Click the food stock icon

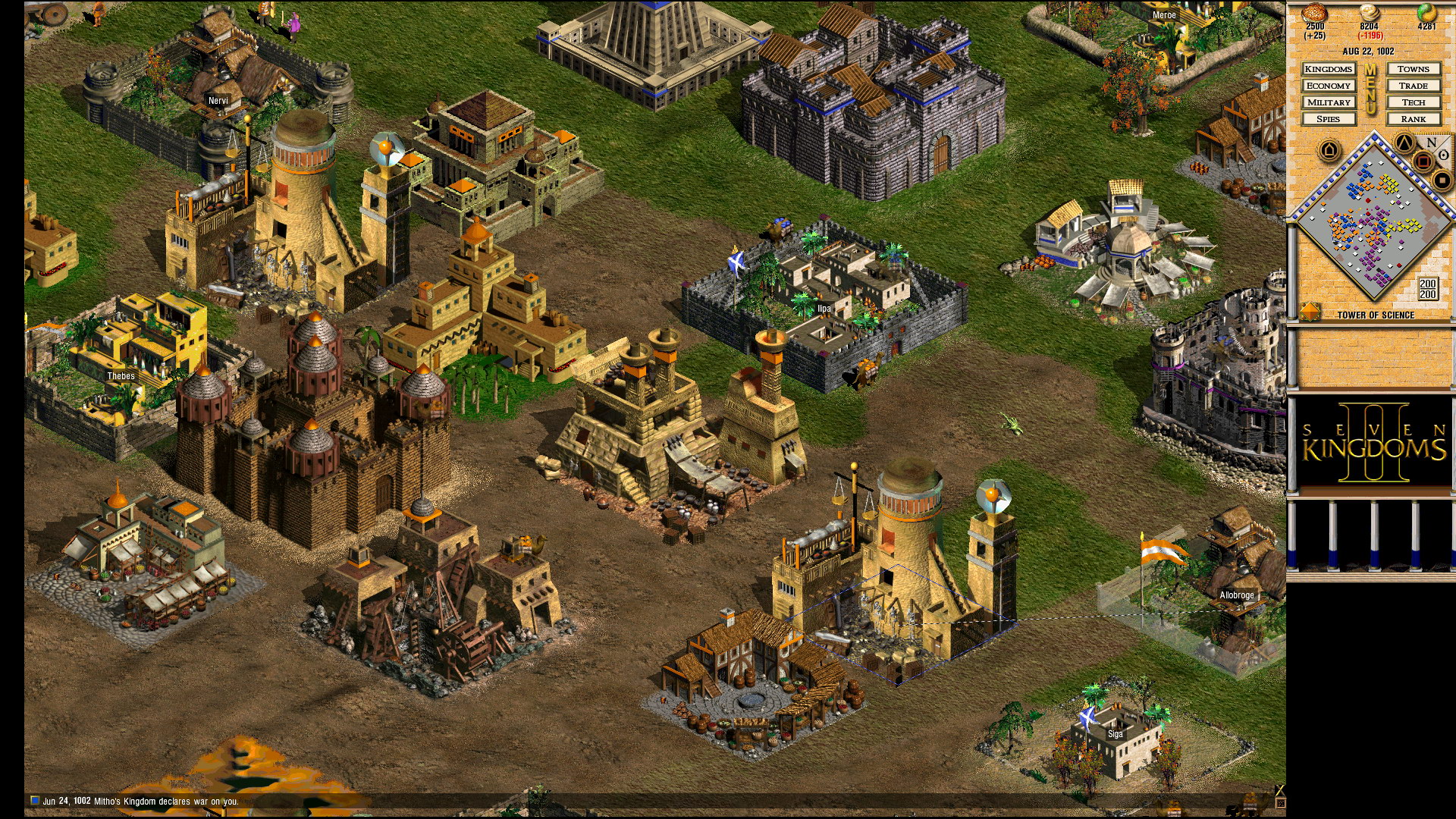point(1315,13)
